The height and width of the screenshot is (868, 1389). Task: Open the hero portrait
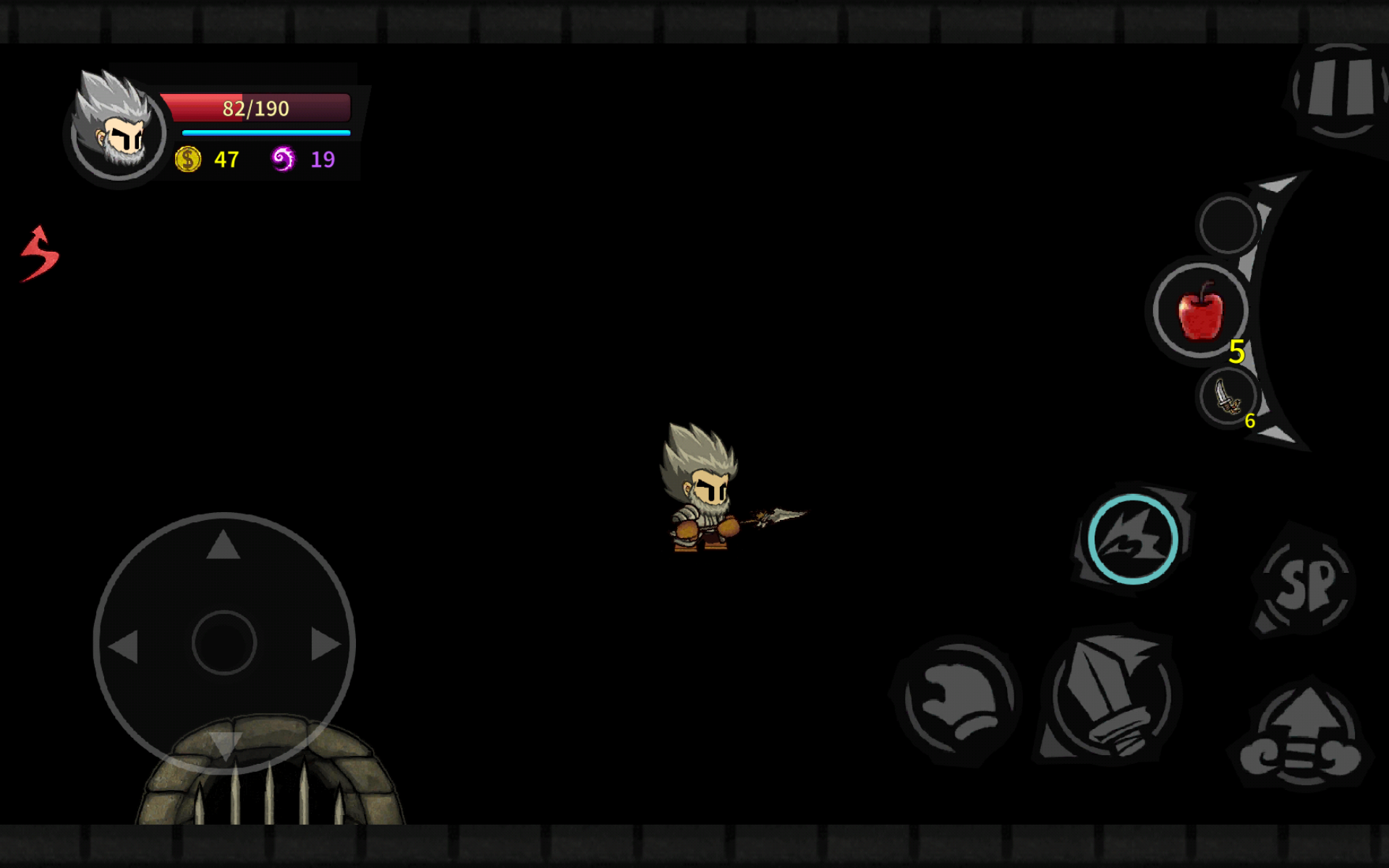[118, 129]
